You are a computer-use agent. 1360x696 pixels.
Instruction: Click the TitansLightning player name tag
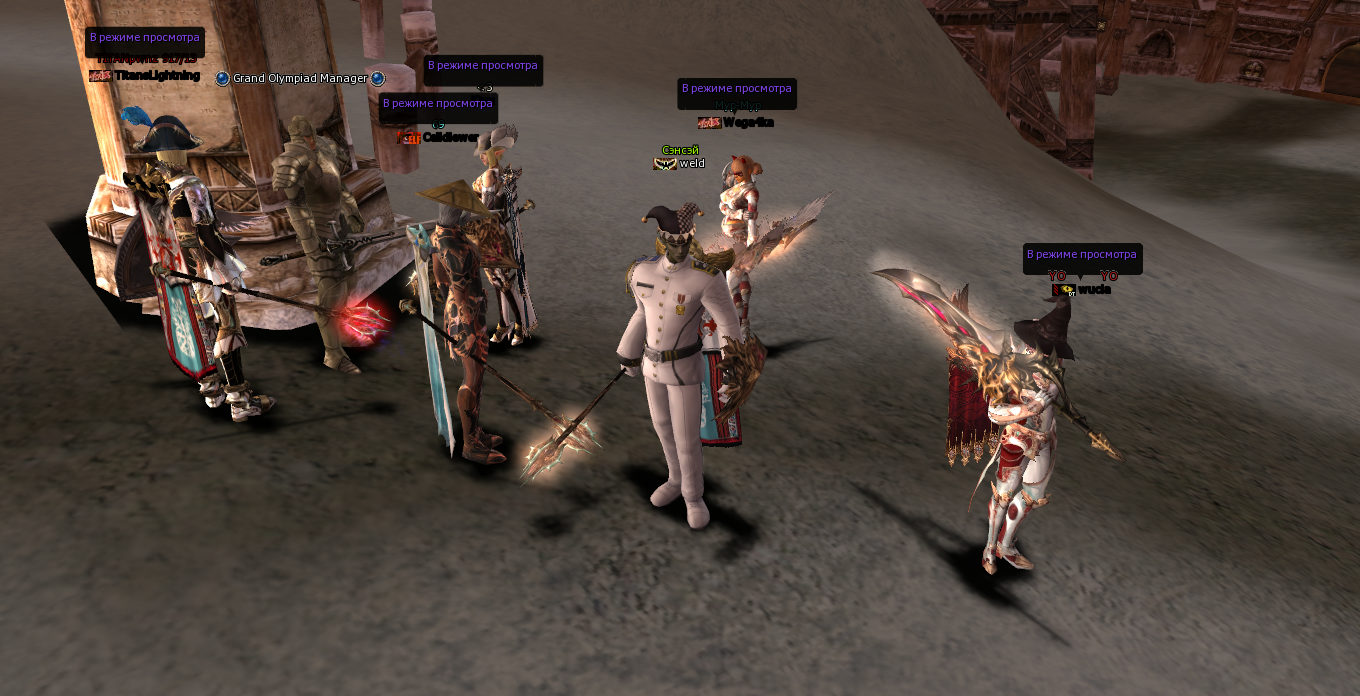(x=157, y=76)
